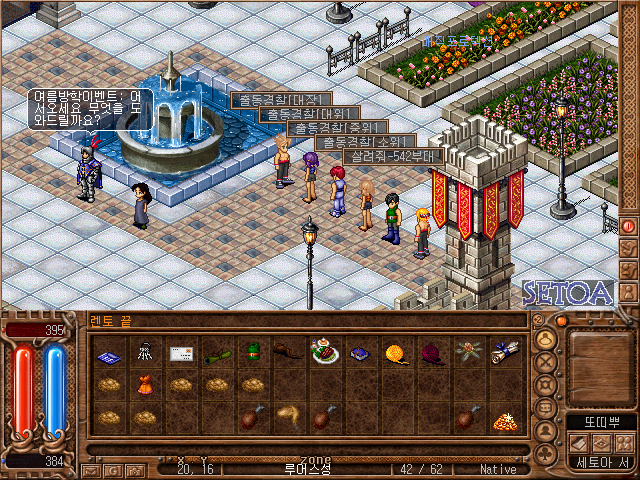Pick the pizza slice in the inventory
Screen dimensions: 640x480
point(502,418)
